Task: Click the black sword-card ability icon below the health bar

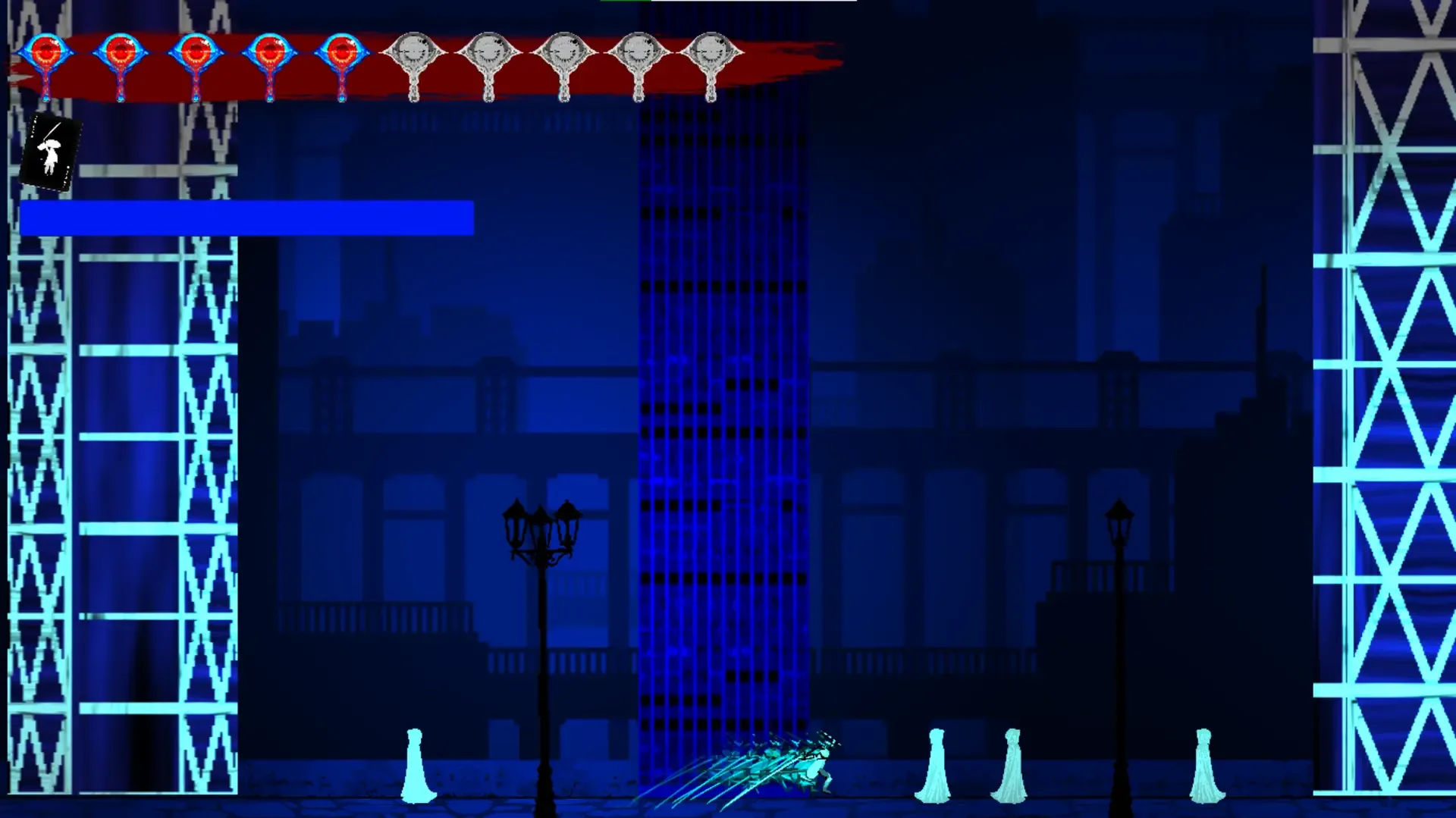Action: click(50, 150)
